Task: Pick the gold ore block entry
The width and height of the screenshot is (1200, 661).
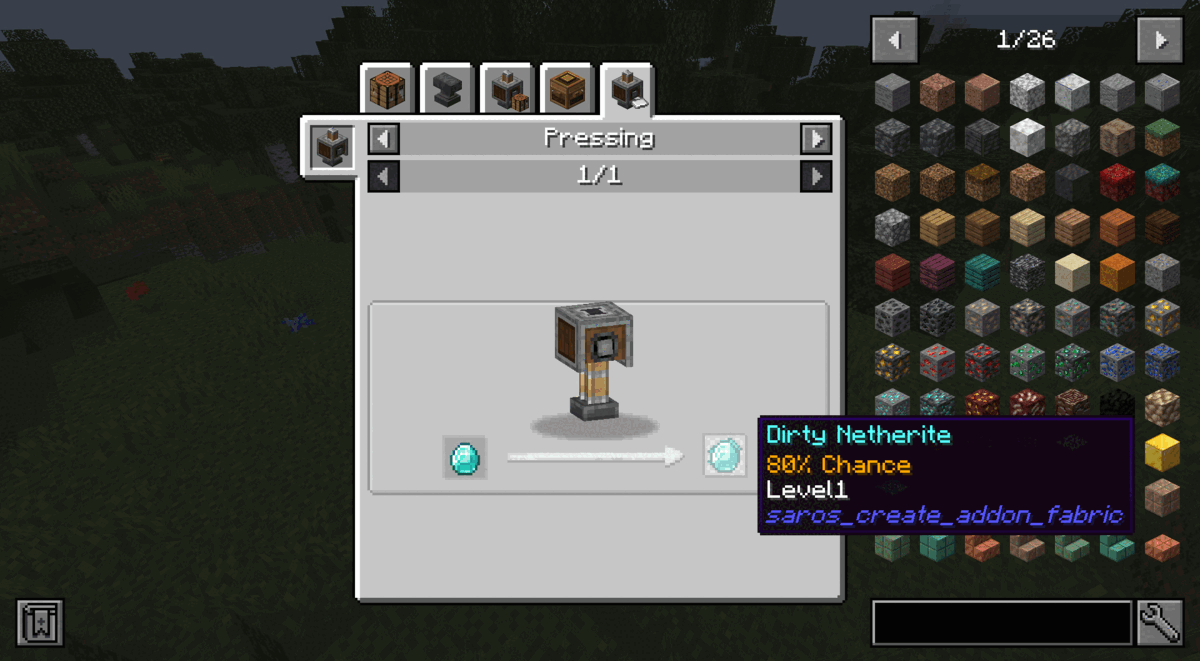Action: (1162, 317)
